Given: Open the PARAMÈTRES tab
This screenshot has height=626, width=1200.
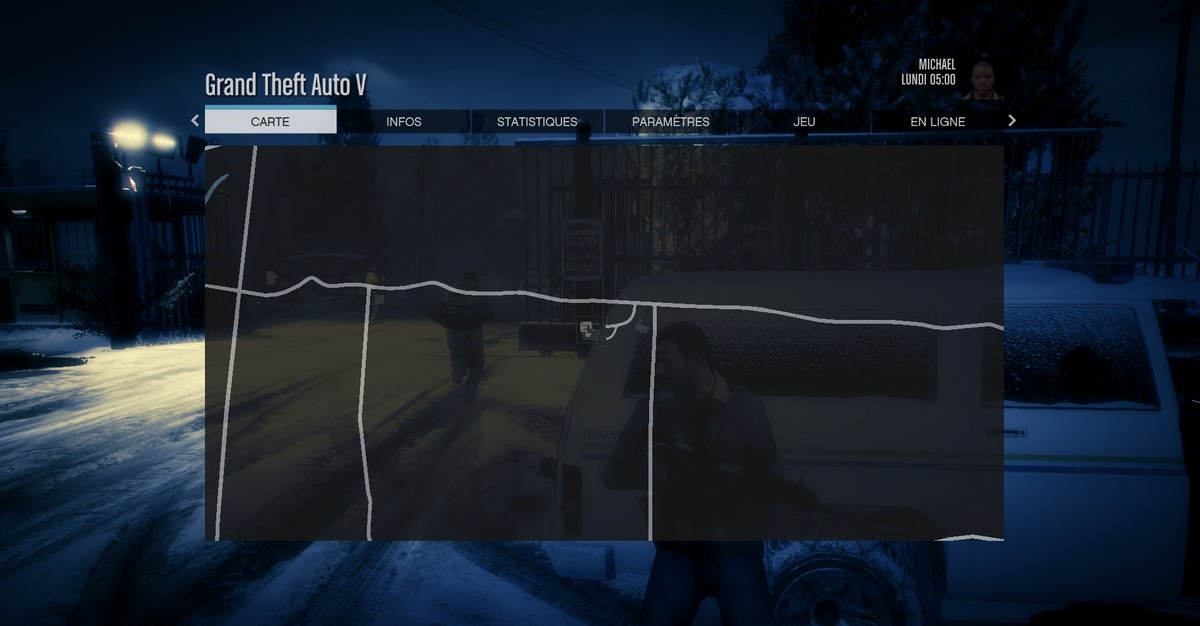Looking at the screenshot, I should (x=671, y=122).
